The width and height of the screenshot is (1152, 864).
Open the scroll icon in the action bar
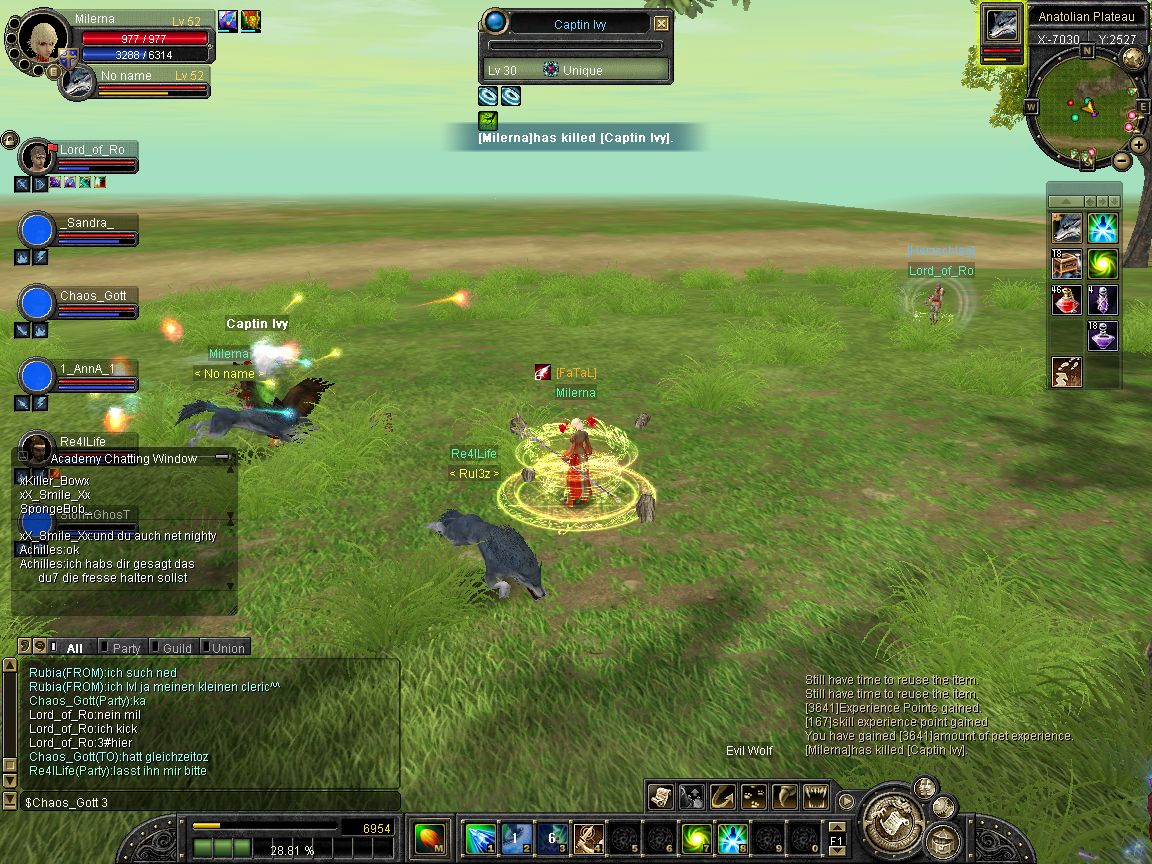pyautogui.click(x=660, y=796)
